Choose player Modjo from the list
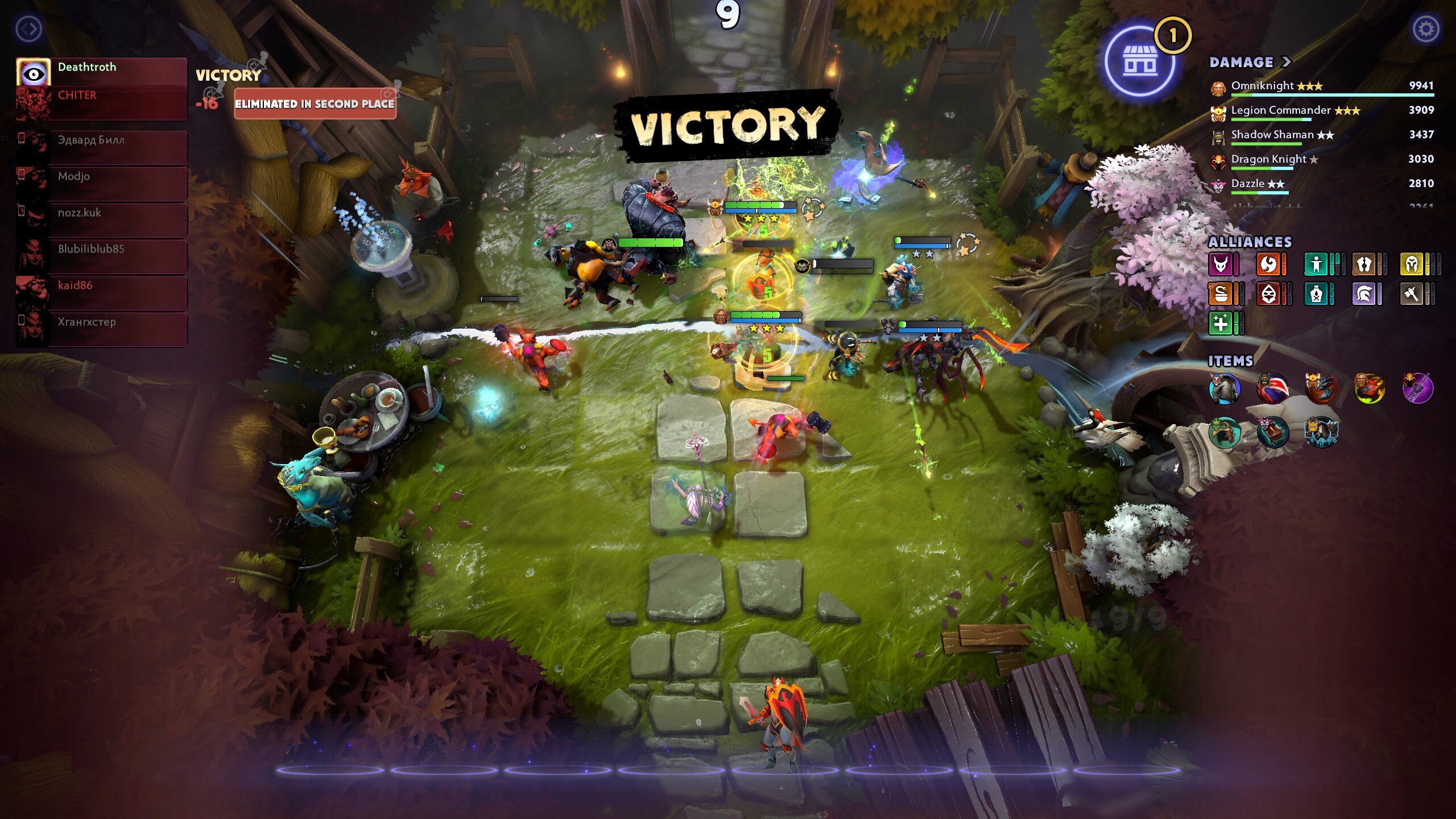The height and width of the screenshot is (819, 1456). click(x=101, y=177)
